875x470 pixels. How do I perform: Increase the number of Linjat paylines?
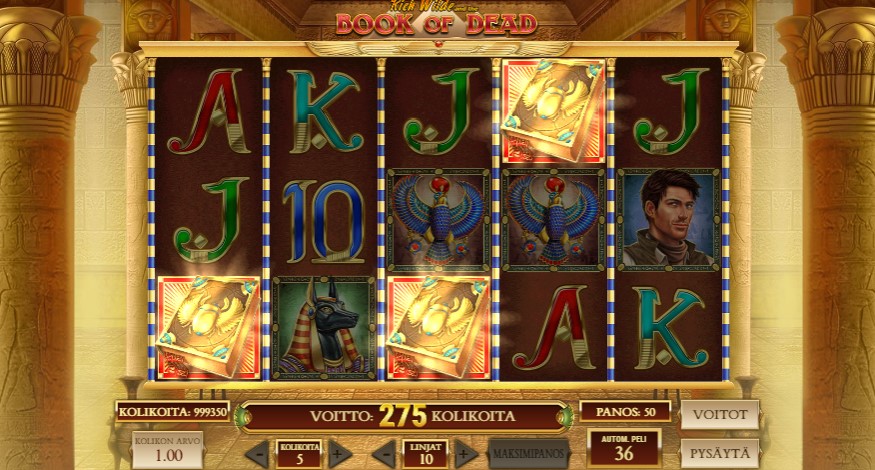point(465,454)
